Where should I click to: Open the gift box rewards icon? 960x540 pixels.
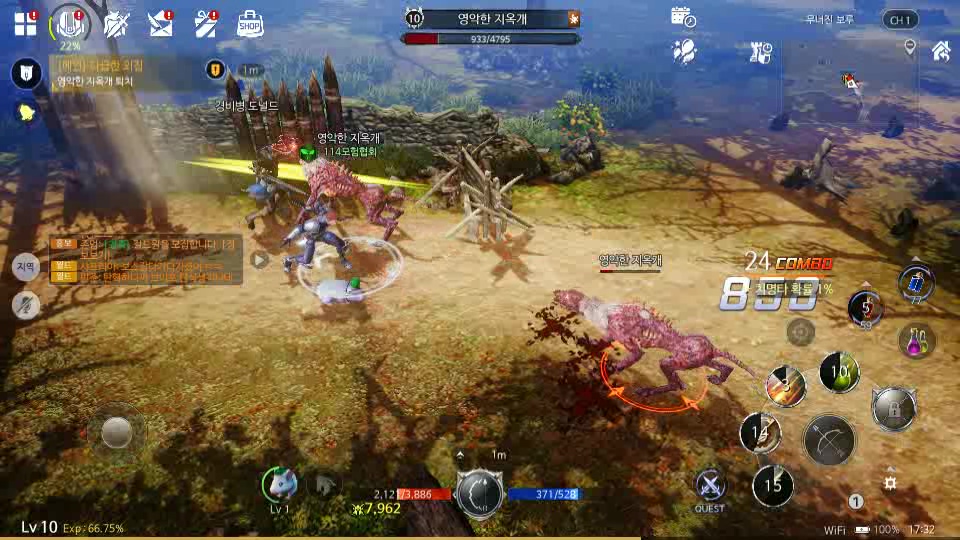tap(205, 24)
